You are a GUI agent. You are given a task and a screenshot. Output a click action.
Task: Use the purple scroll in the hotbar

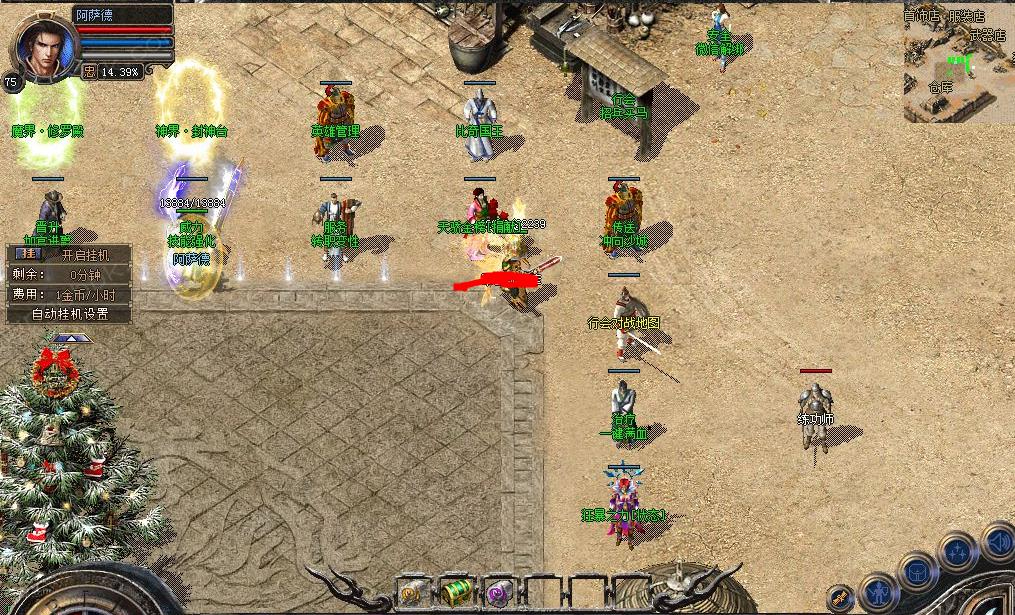tap(497, 594)
